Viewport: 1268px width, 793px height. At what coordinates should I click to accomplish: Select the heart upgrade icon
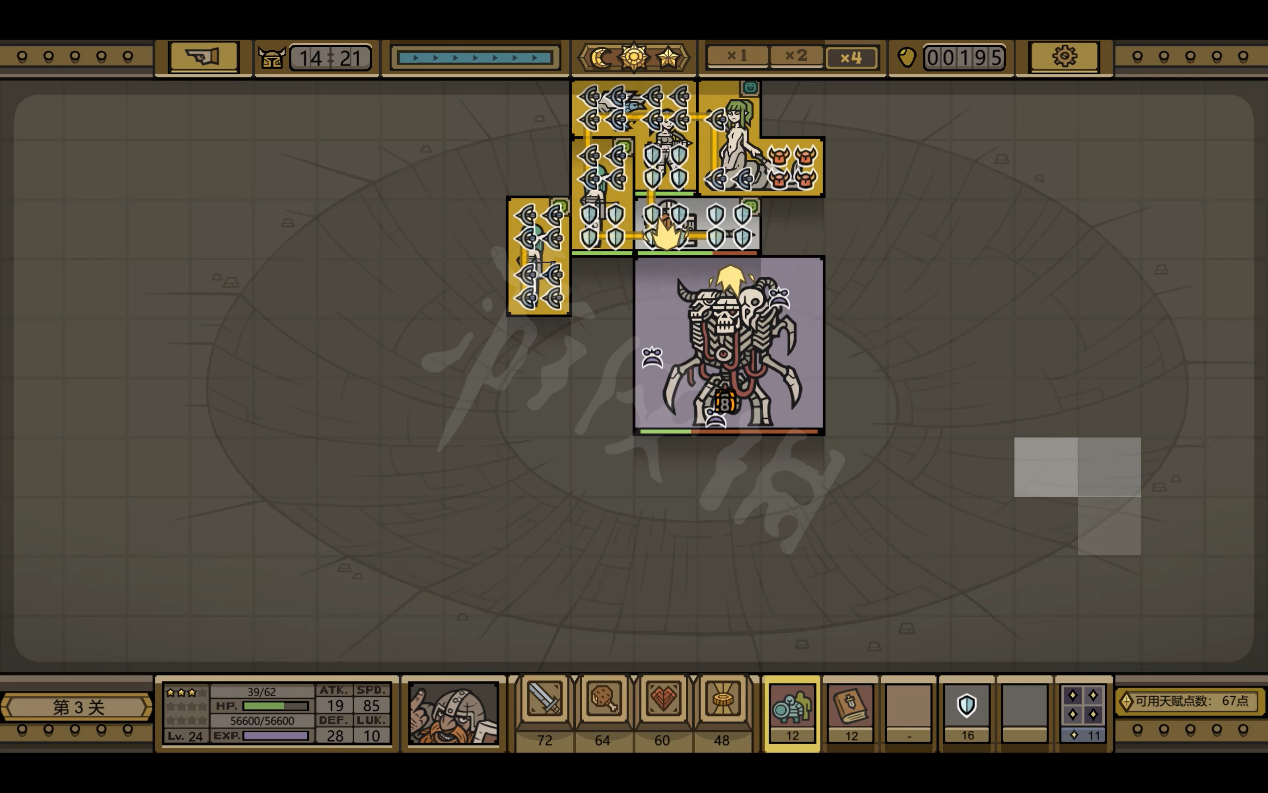pyautogui.click(x=662, y=699)
